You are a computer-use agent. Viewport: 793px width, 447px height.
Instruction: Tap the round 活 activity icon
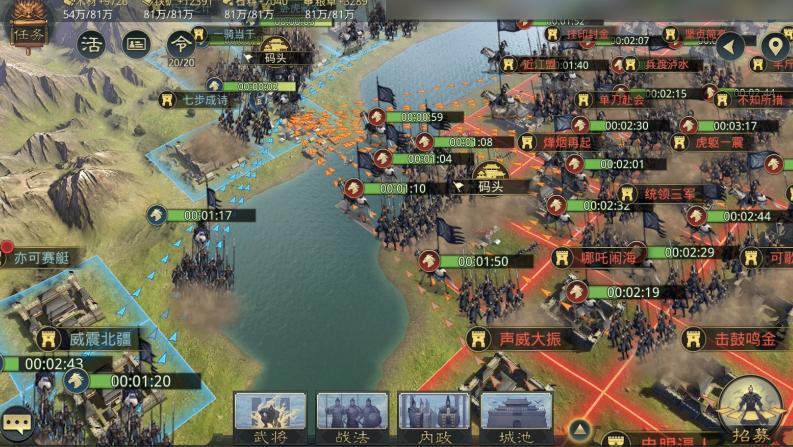click(92, 44)
